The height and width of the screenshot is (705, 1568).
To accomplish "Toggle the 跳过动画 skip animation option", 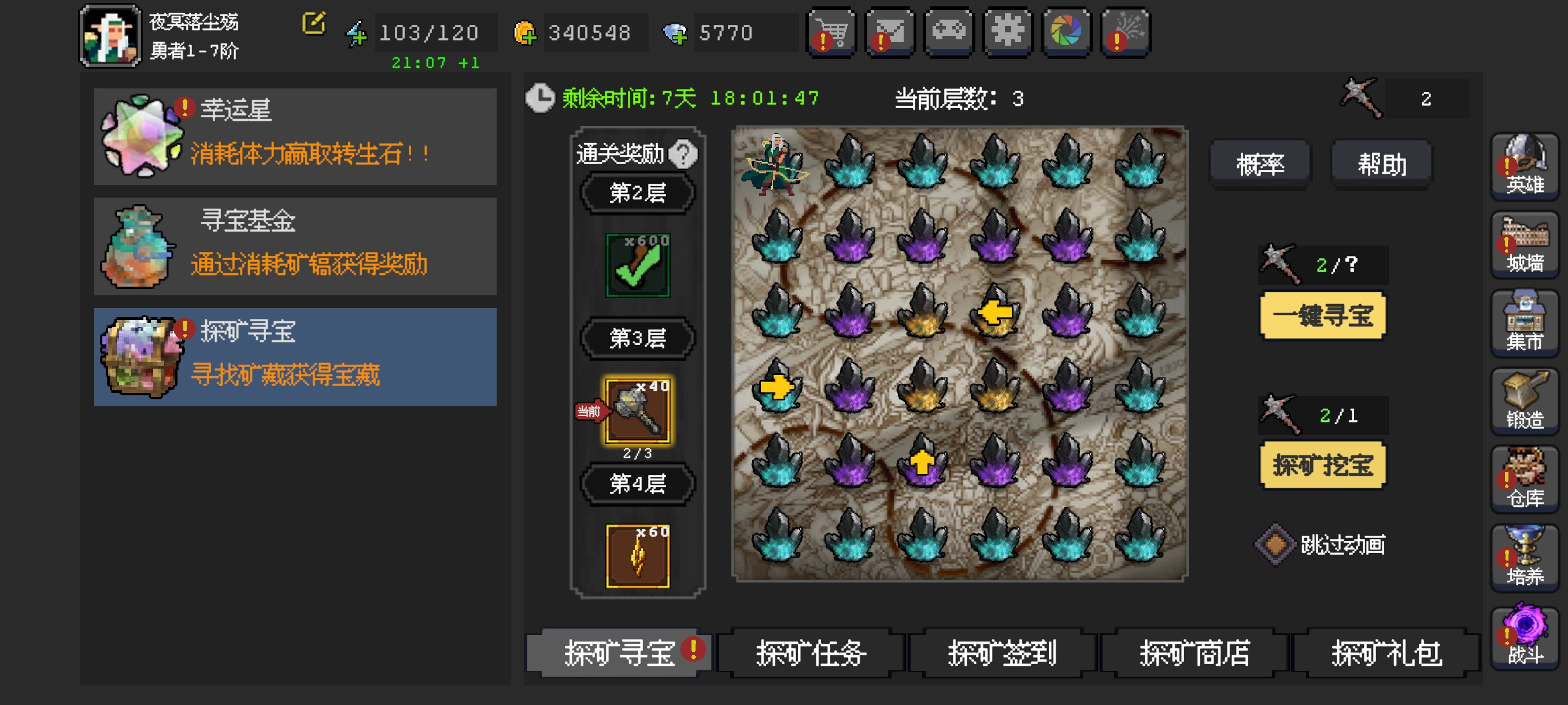I will tap(1275, 544).
